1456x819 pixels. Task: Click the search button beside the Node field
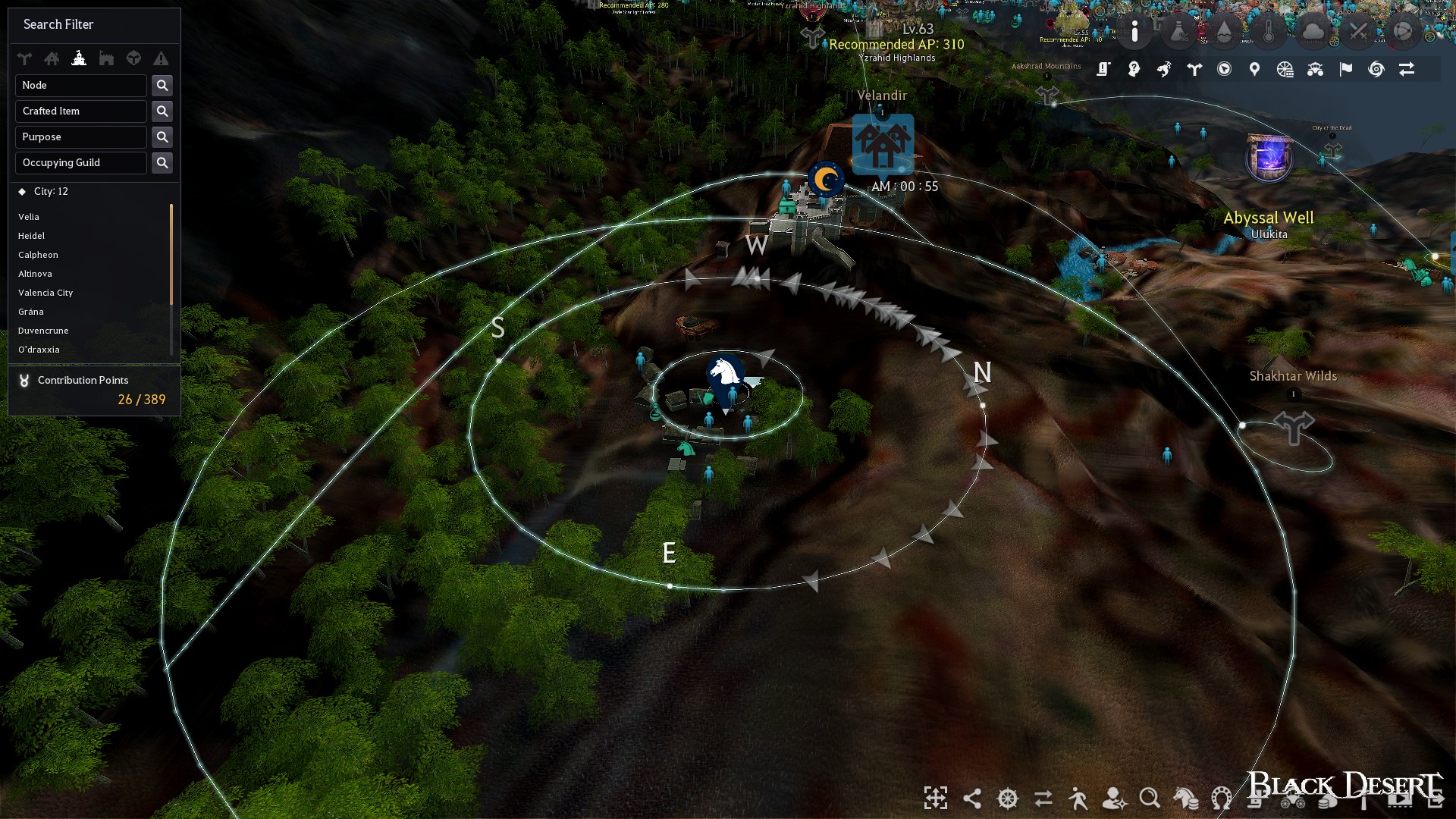tap(162, 85)
